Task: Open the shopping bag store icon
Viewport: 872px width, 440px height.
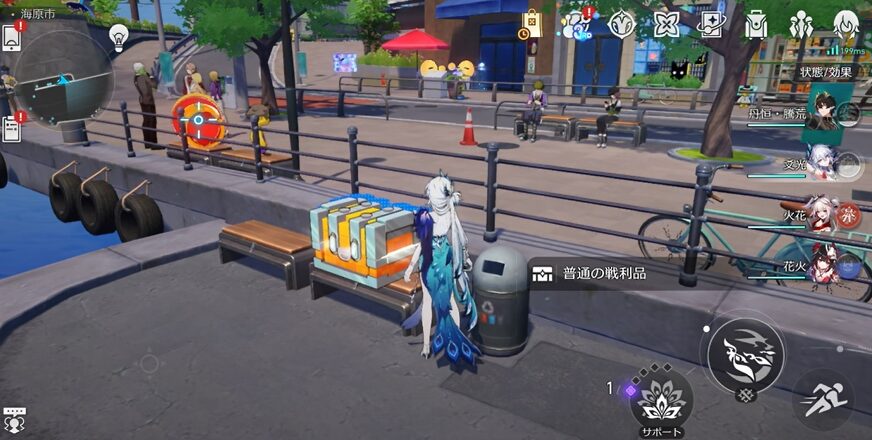Action: (530, 24)
